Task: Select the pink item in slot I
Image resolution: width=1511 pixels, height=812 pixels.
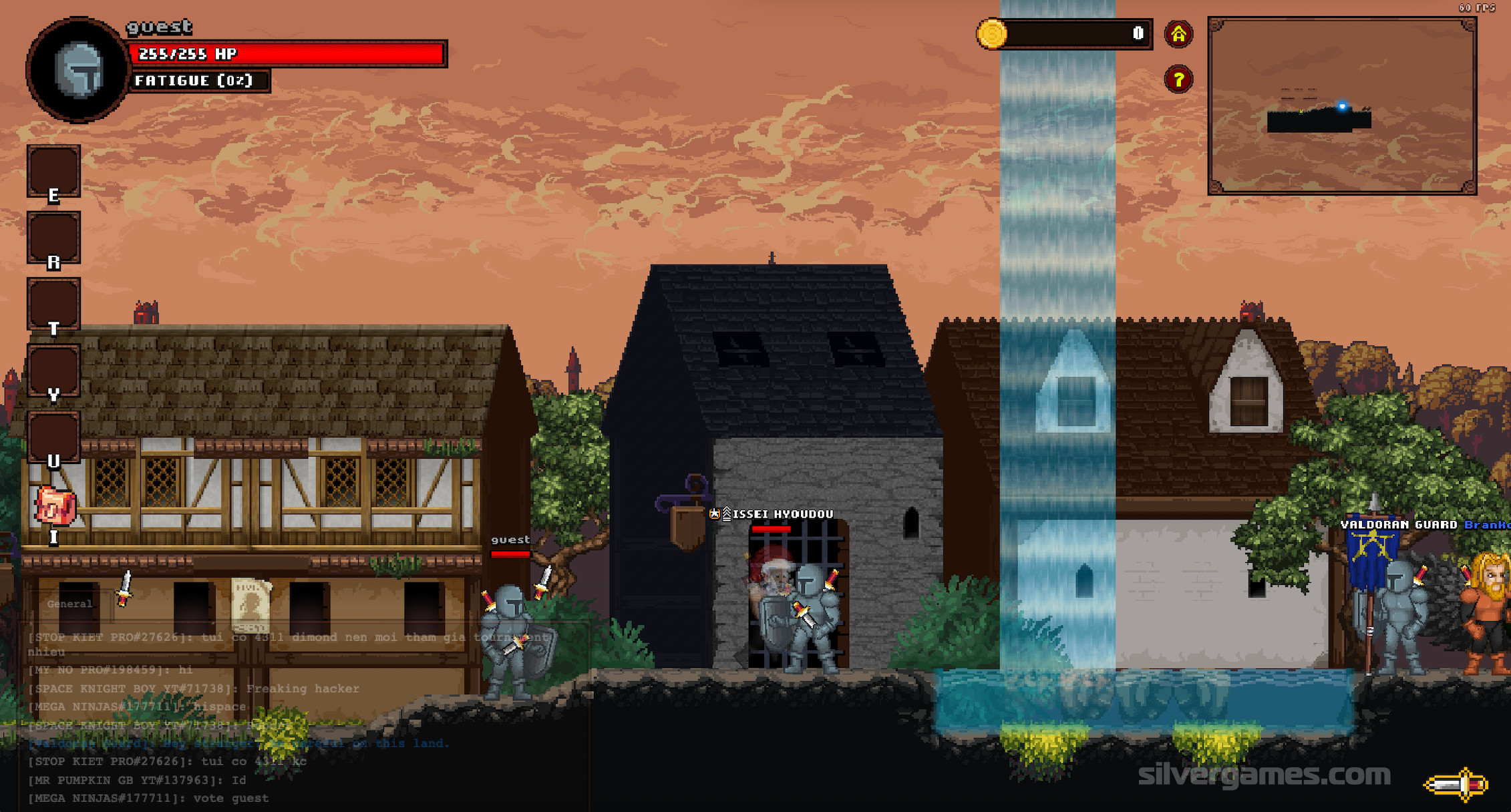Action: [x=55, y=505]
